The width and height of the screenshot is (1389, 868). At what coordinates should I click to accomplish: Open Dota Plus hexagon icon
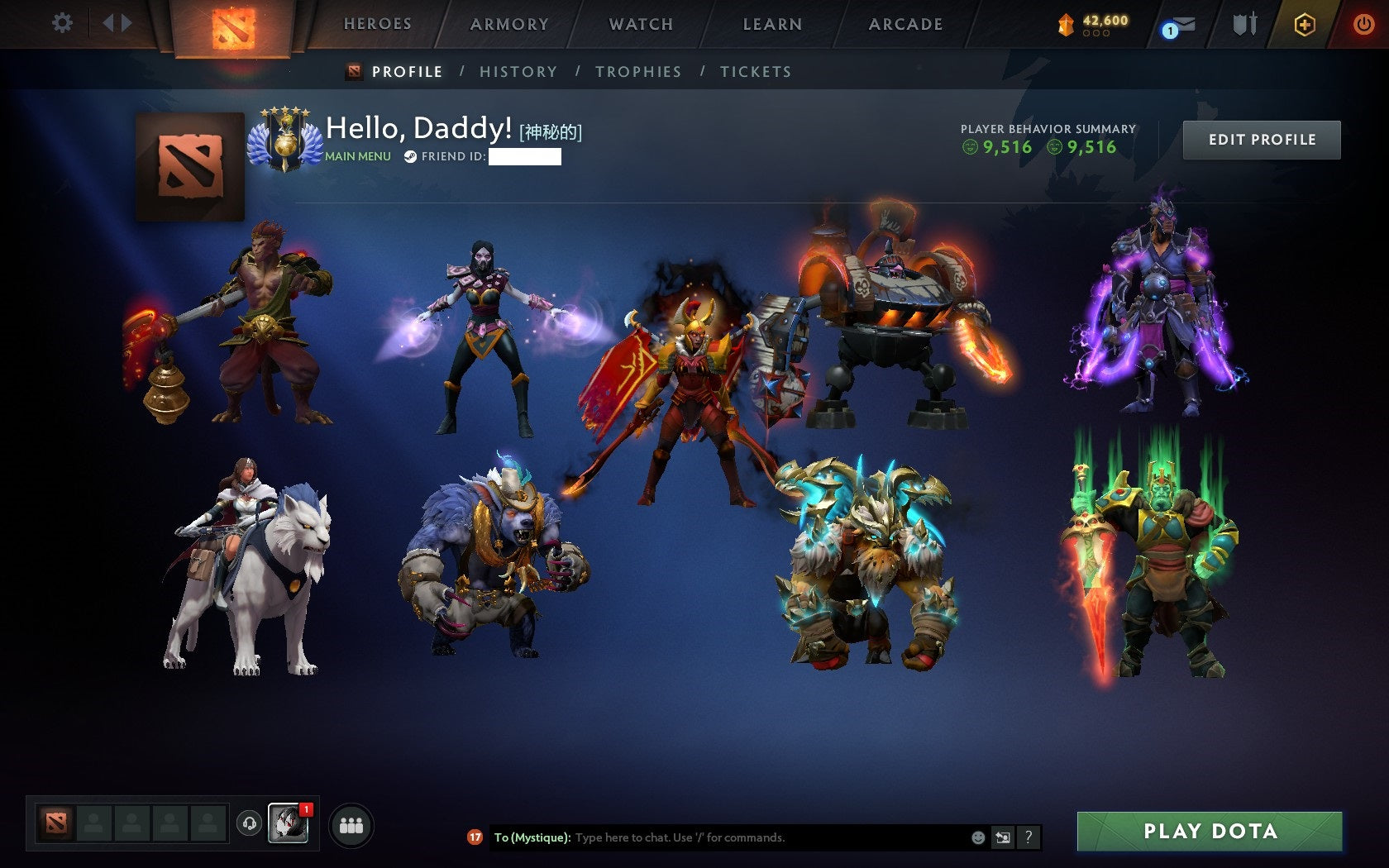1306,24
